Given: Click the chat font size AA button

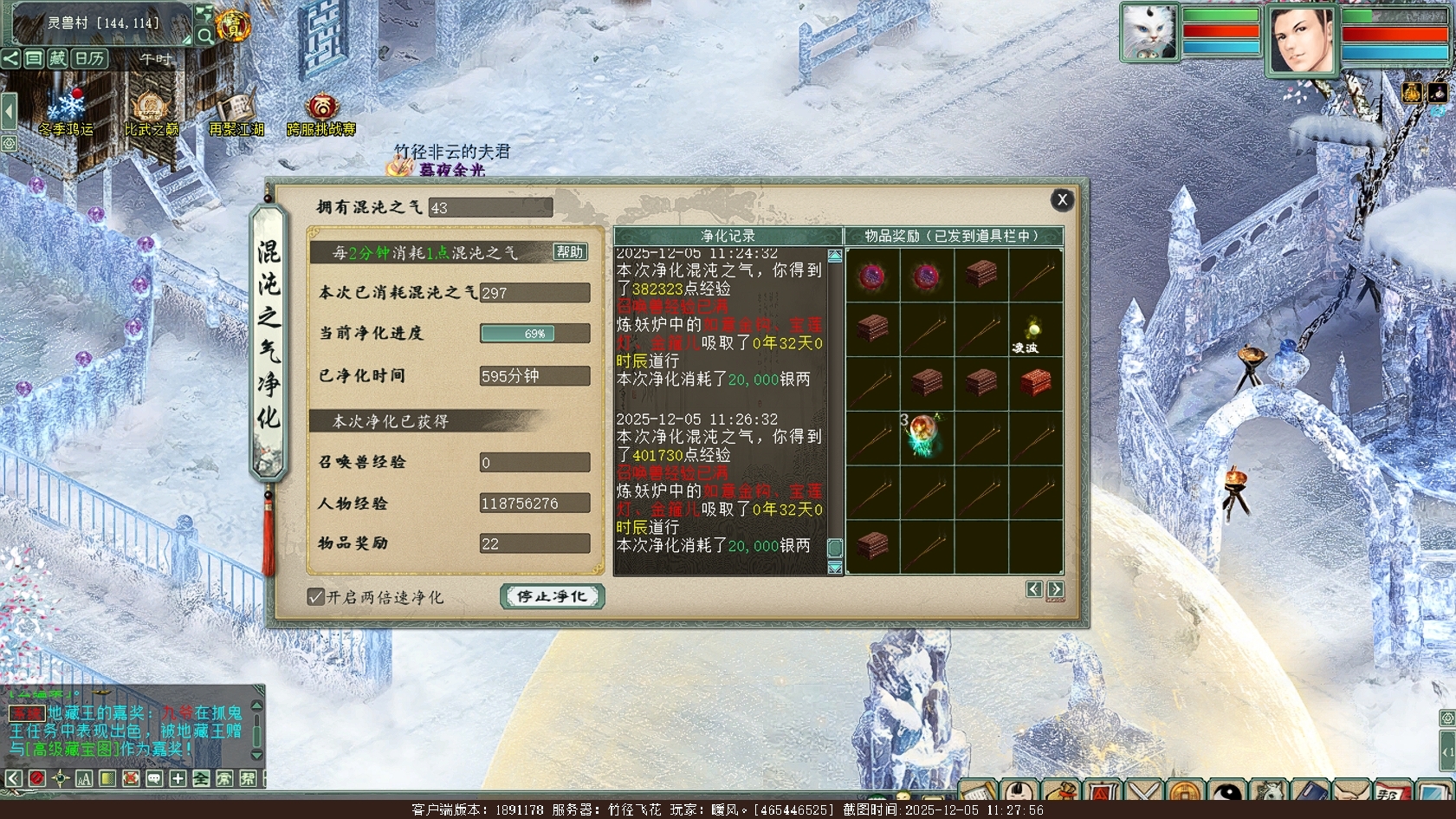Looking at the screenshot, I should point(83,778).
